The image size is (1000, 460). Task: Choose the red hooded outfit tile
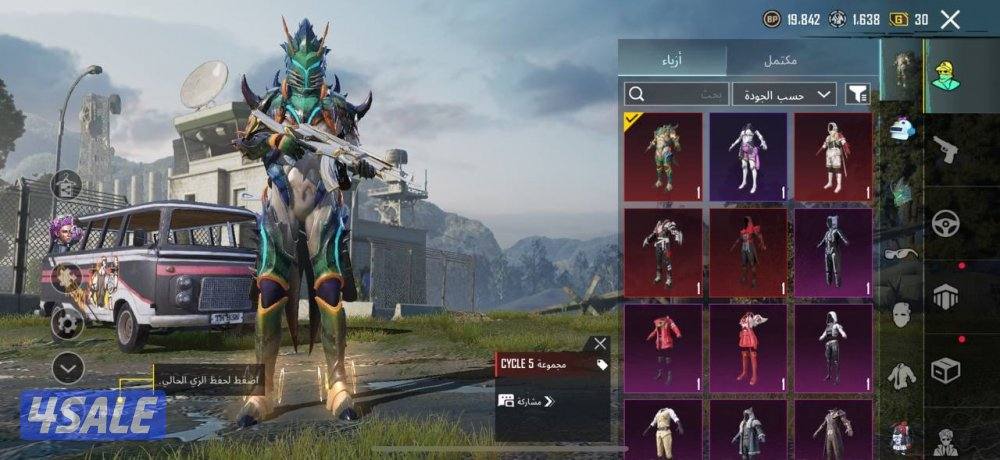click(x=748, y=252)
